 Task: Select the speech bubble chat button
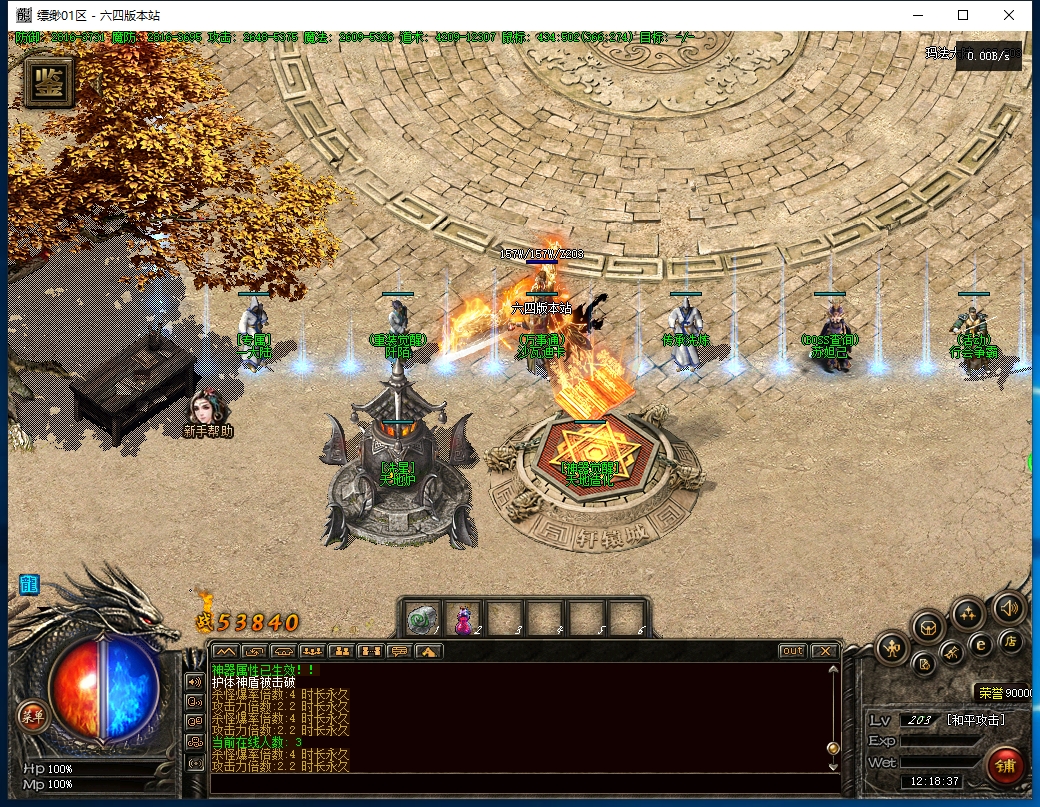[x=399, y=651]
